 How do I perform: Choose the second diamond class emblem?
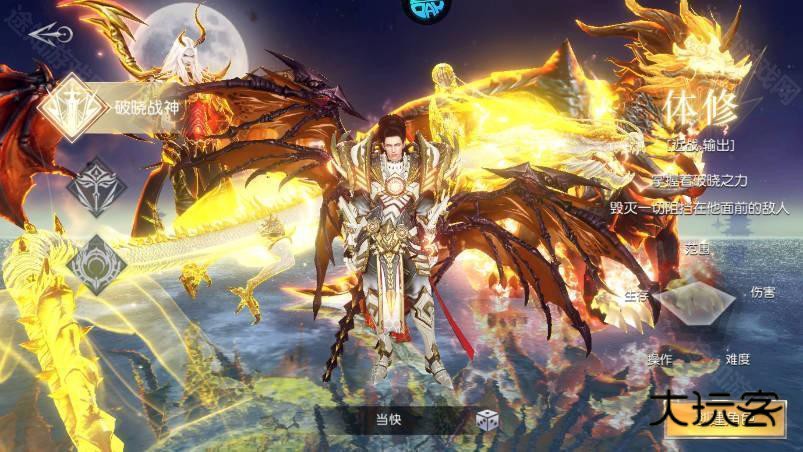[97, 185]
